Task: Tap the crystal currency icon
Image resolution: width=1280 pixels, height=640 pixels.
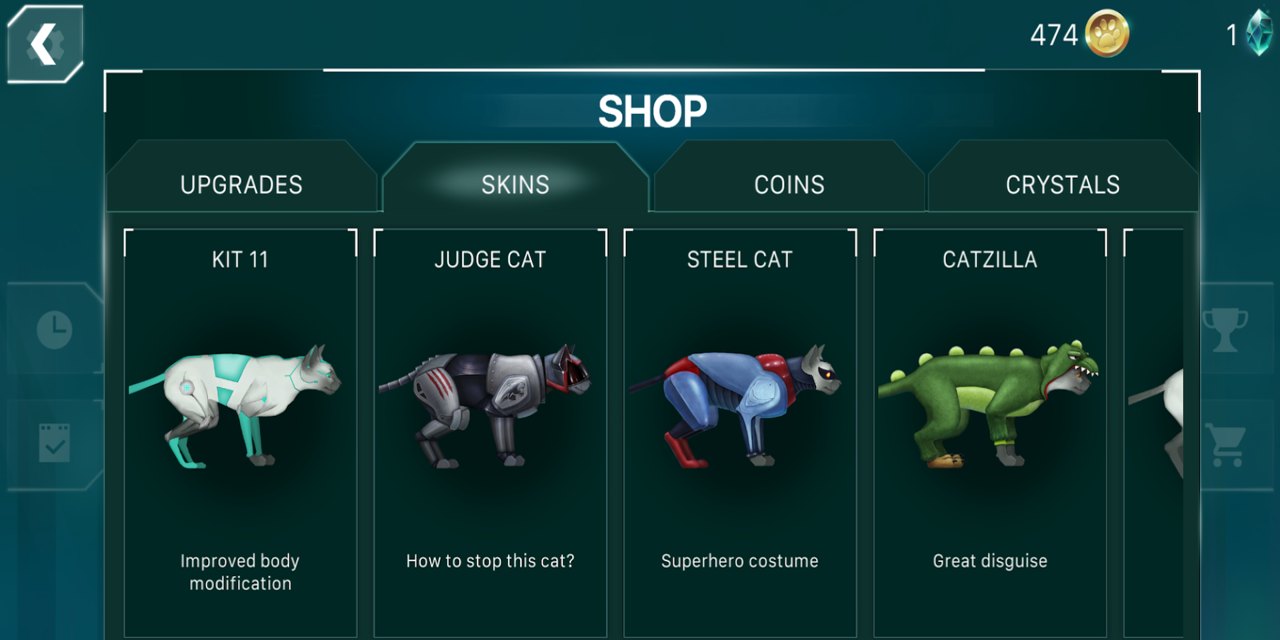Action: pos(1259,34)
